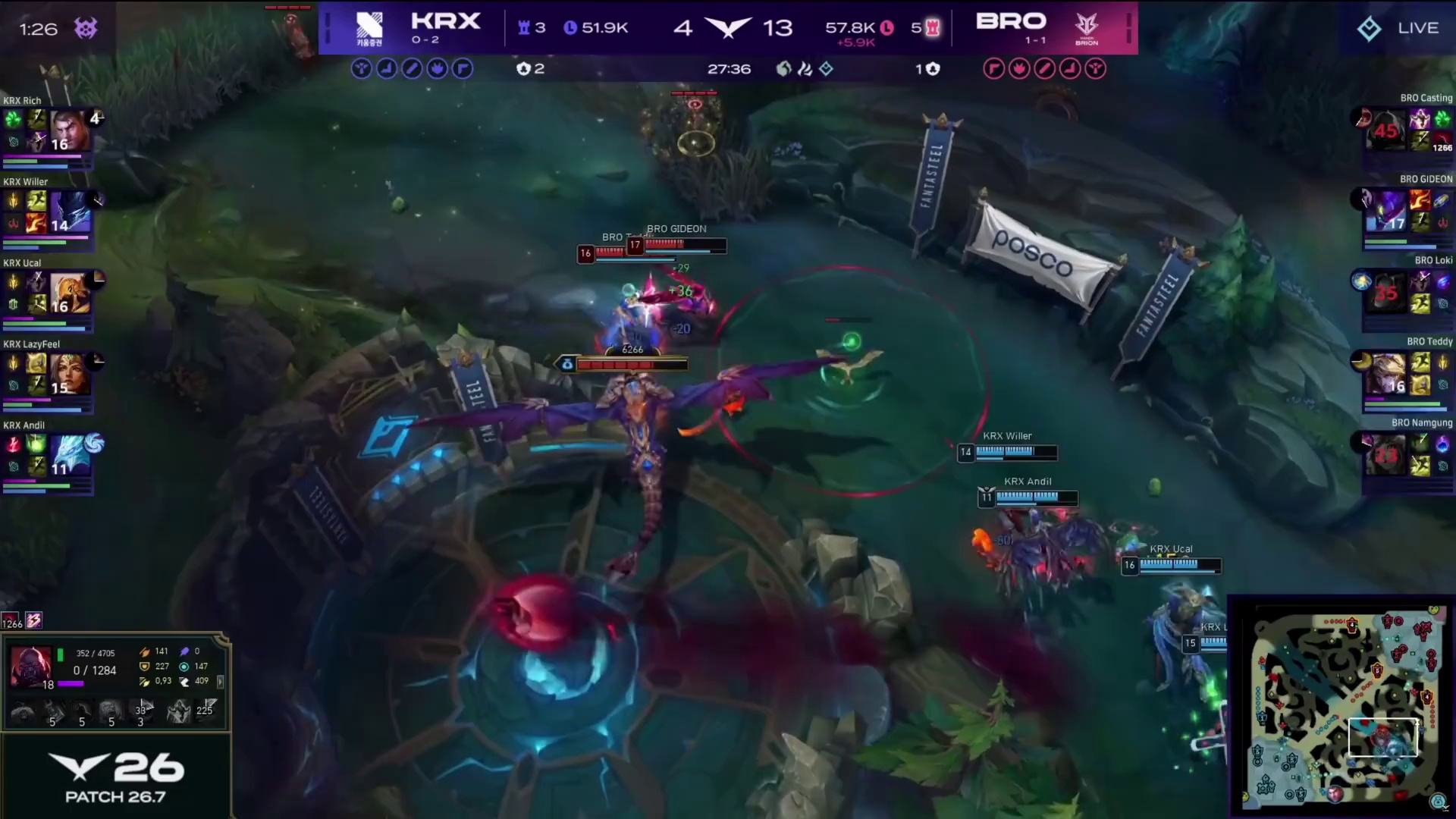Select BRO Casting's champion portrait
The width and height of the screenshot is (1456, 819).
[x=1385, y=130]
